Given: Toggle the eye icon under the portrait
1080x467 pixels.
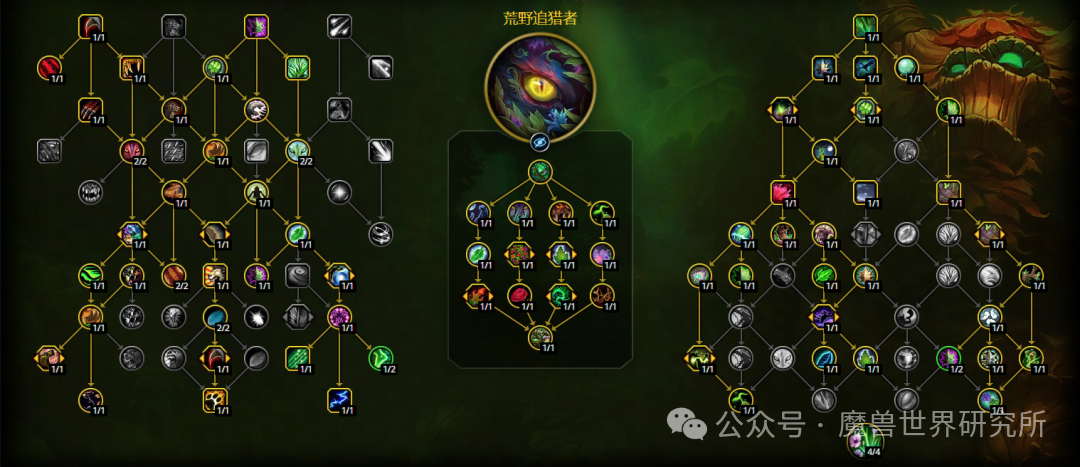Looking at the screenshot, I should tap(540, 141).
